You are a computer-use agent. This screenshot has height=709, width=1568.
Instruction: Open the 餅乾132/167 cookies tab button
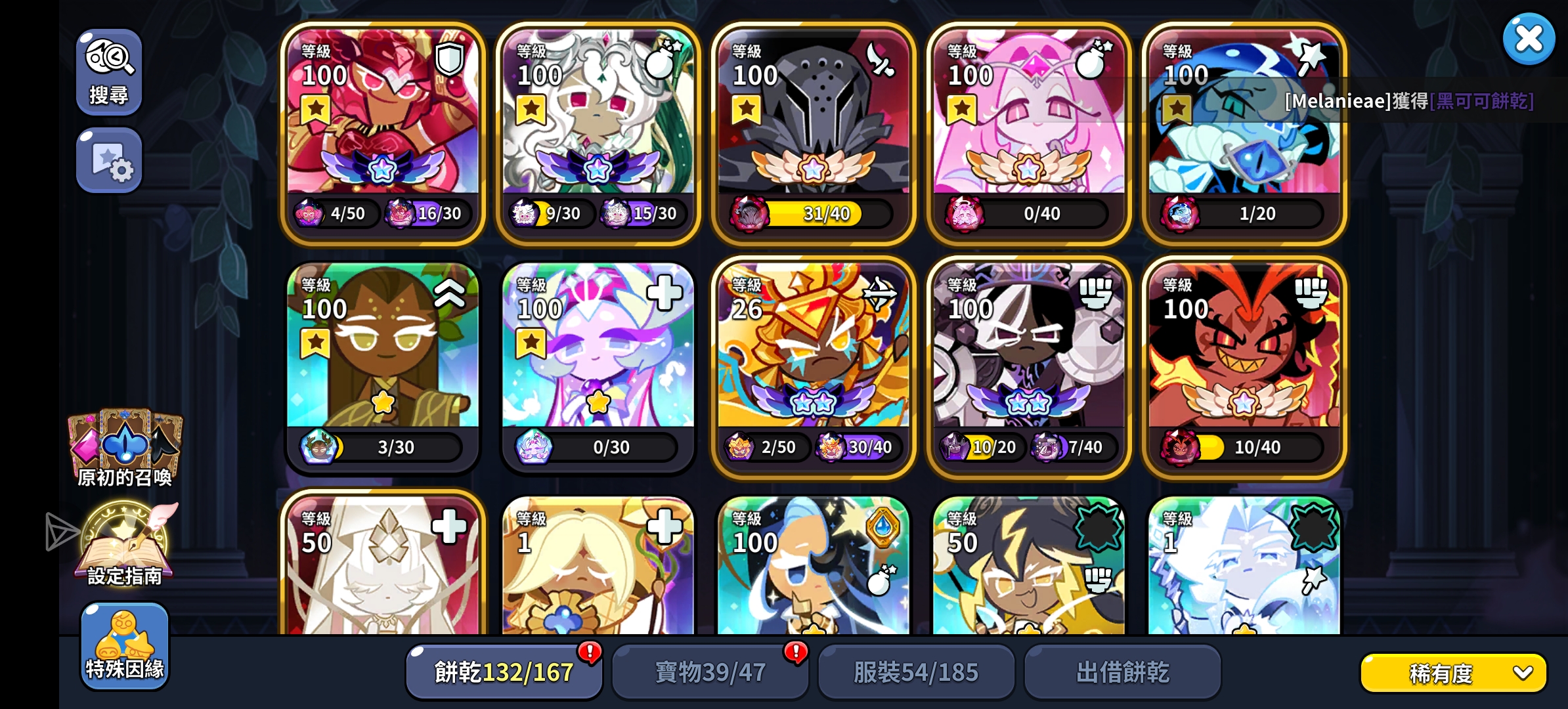tap(503, 671)
